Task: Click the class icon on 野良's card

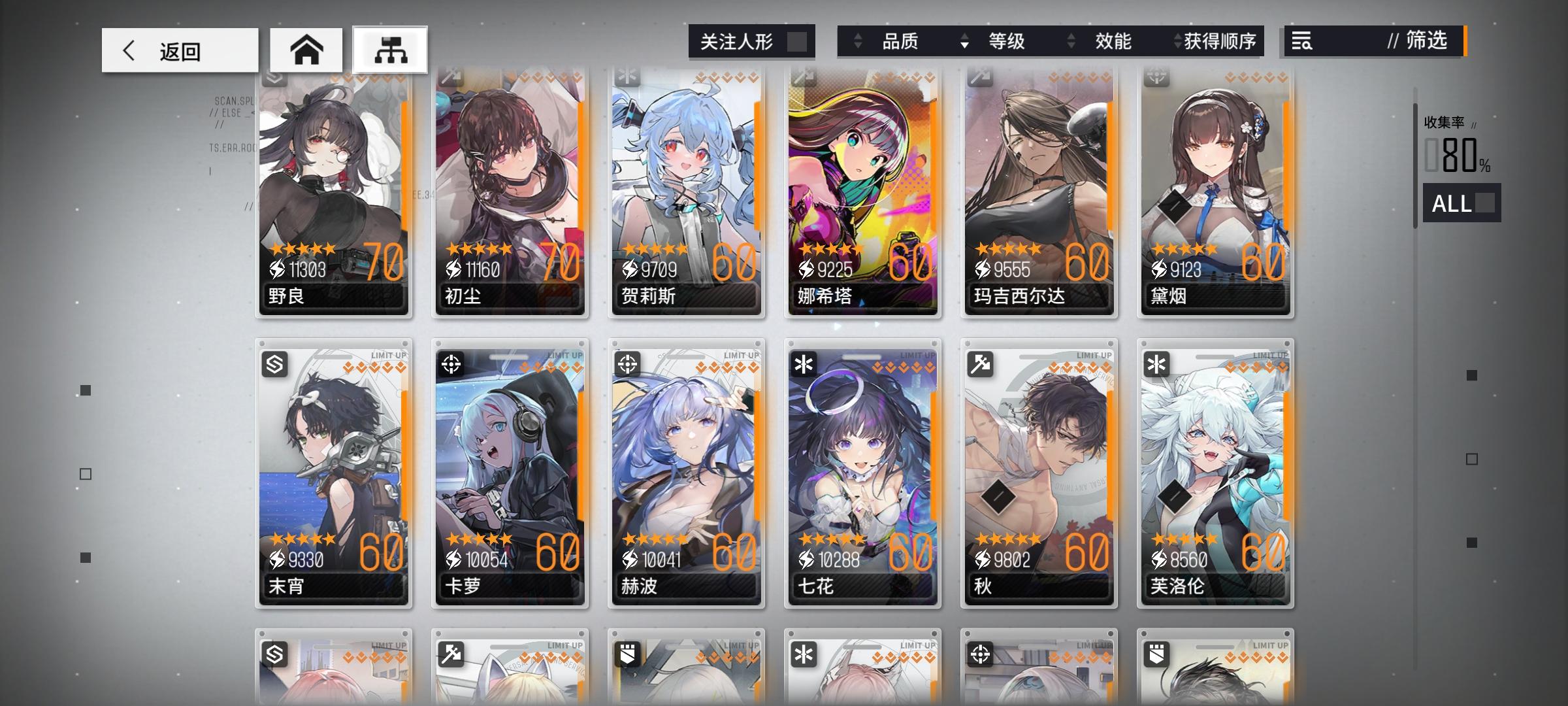Action: [x=274, y=78]
